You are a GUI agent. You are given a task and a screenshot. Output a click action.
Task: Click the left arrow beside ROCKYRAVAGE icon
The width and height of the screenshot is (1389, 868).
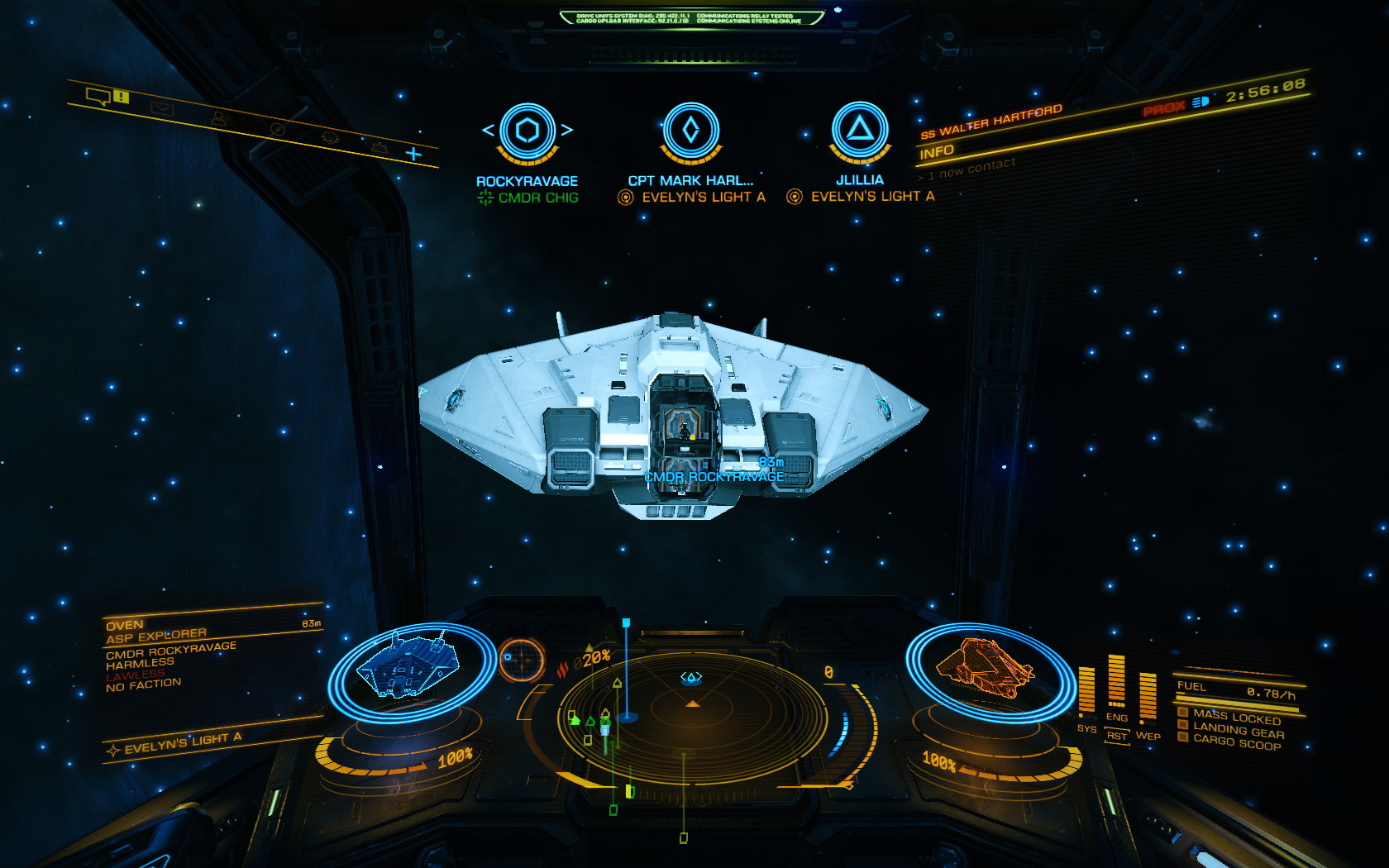click(x=488, y=130)
